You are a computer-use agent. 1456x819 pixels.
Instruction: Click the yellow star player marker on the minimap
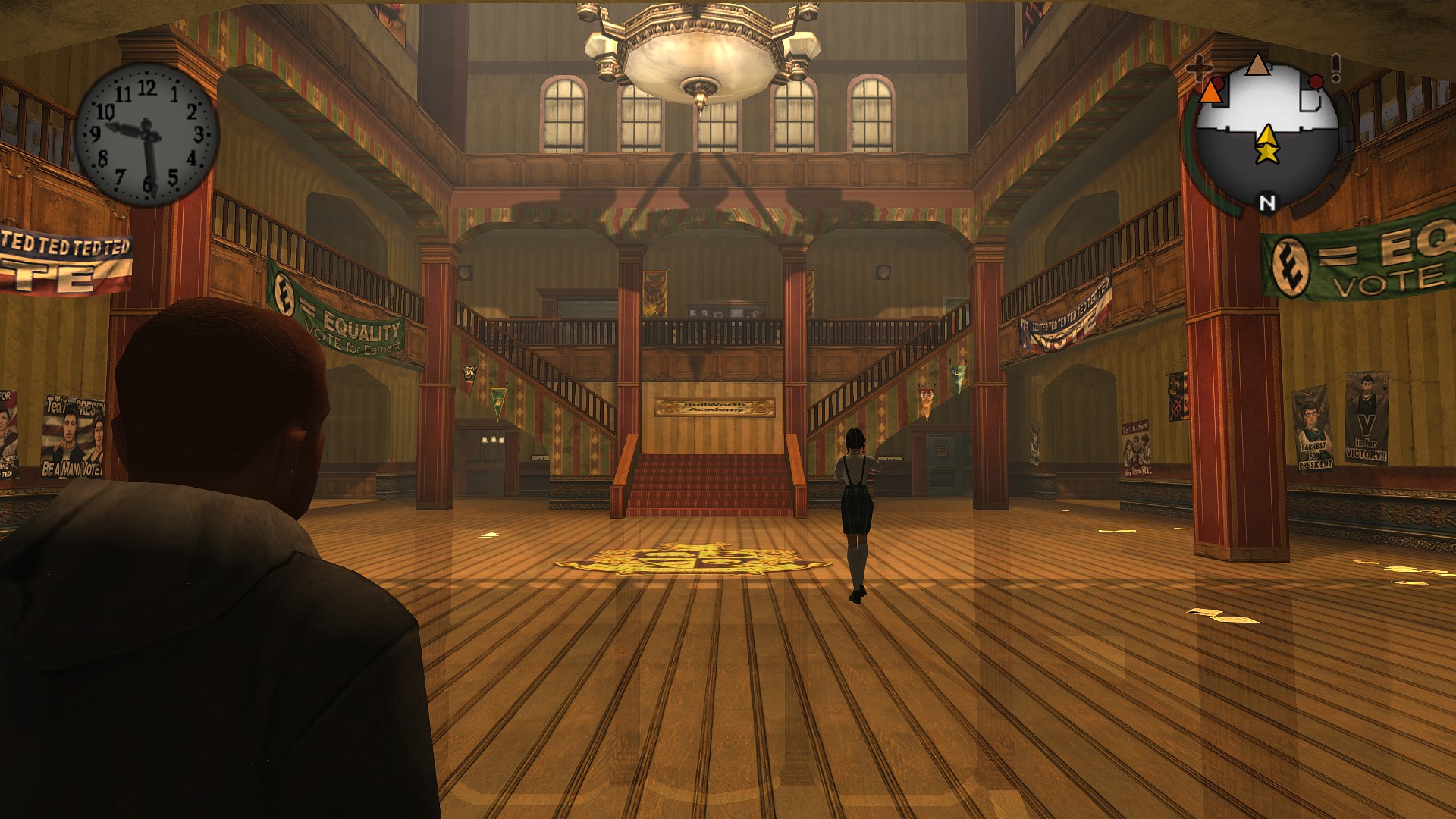(x=1267, y=152)
